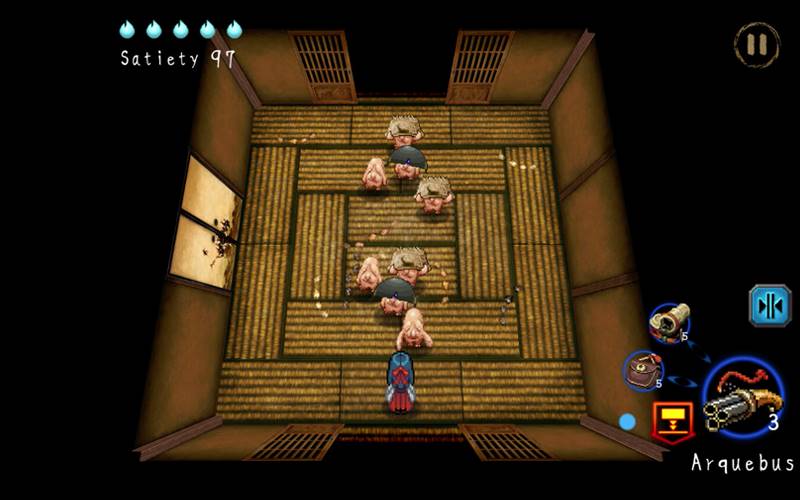Tap the blue inward-arrows button

(770, 306)
